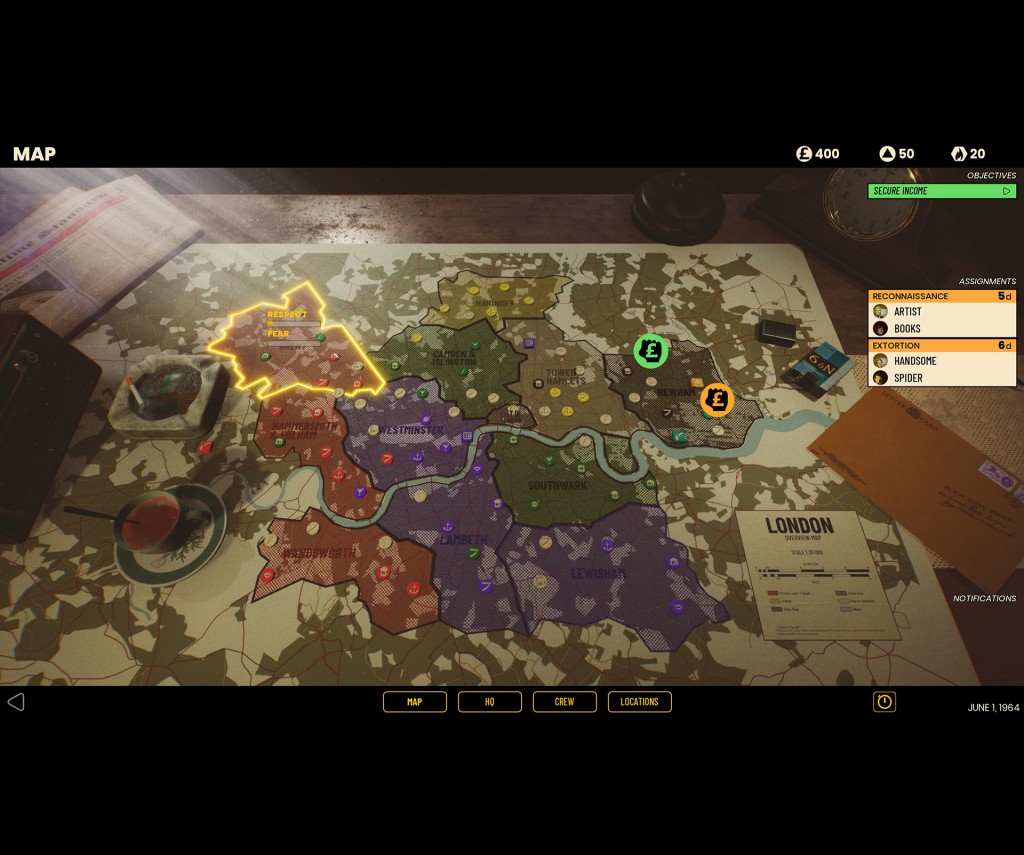Open the Crew screen
1024x855 pixels.
(565, 702)
